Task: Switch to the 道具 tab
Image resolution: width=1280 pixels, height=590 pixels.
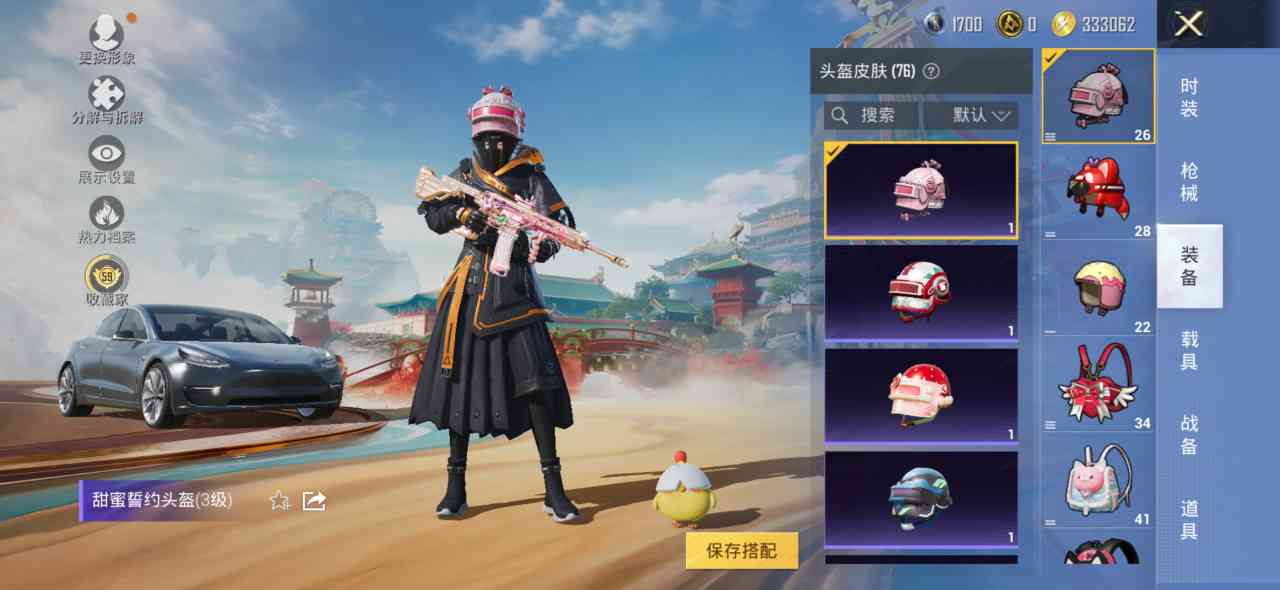Action: (1188, 518)
